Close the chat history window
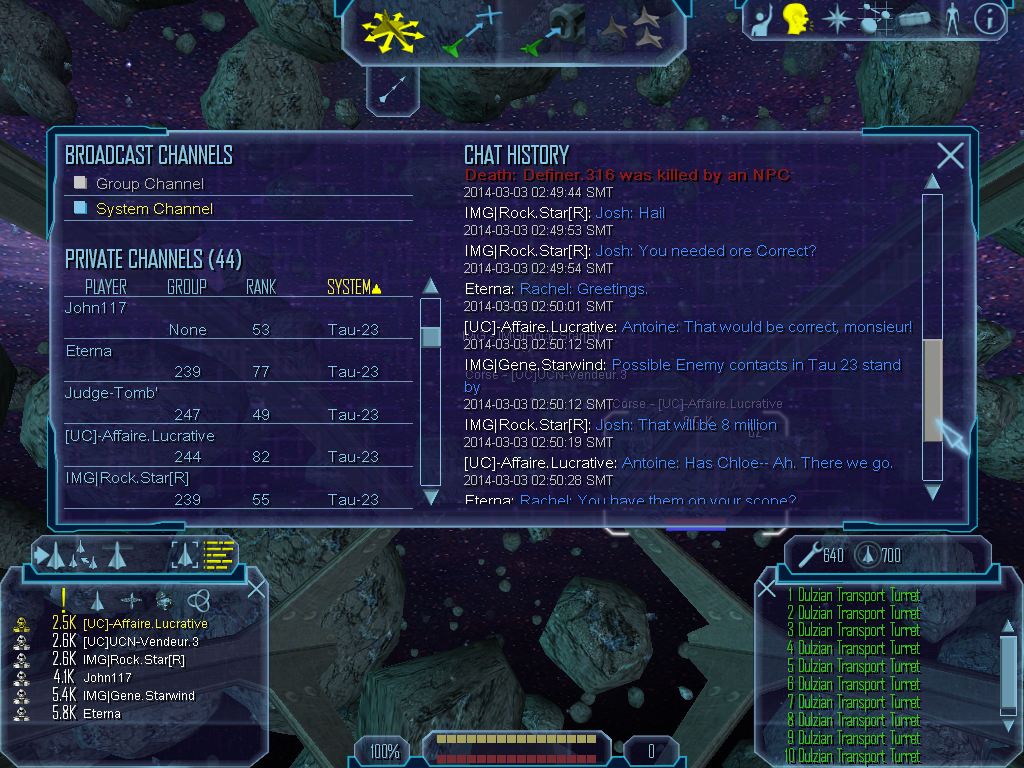The height and width of the screenshot is (768, 1024). point(950,155)
